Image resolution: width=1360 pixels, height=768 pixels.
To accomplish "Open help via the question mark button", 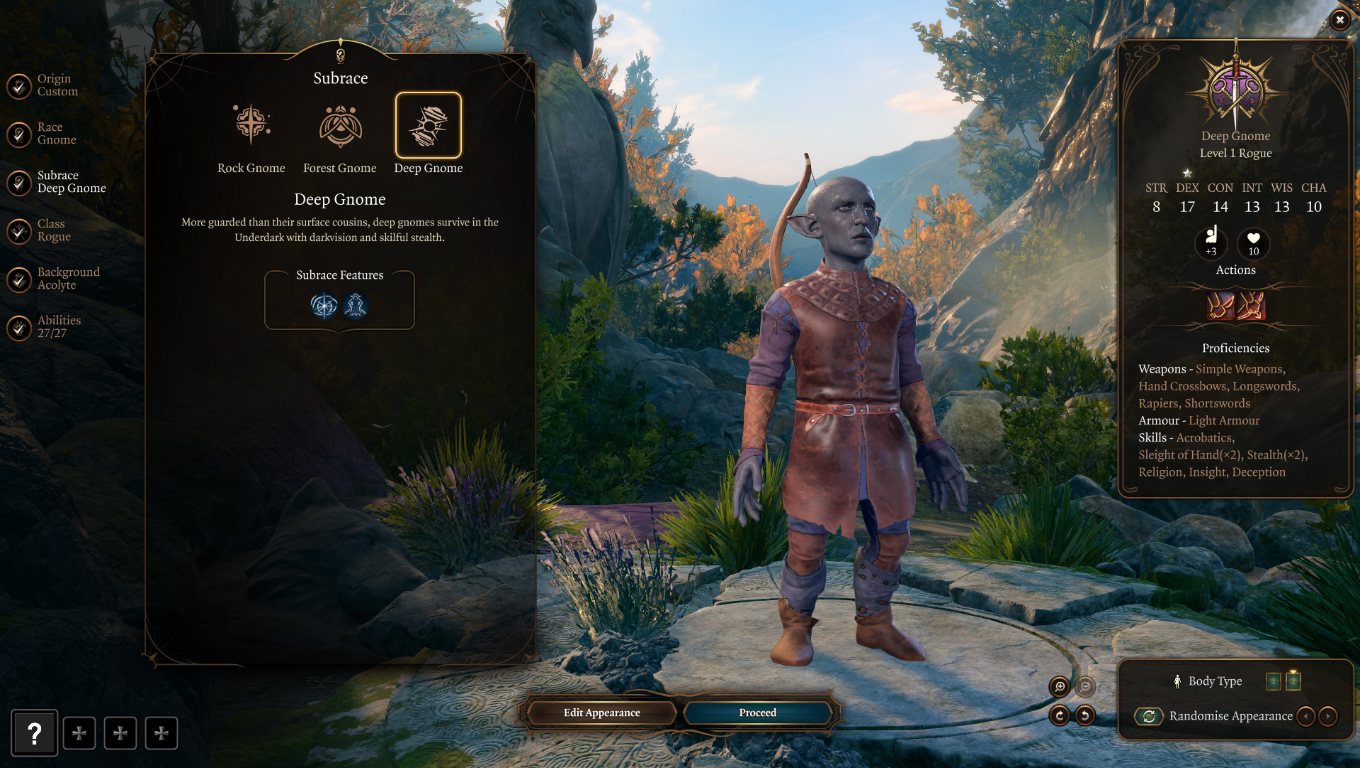I will click(x=34, y=733).
